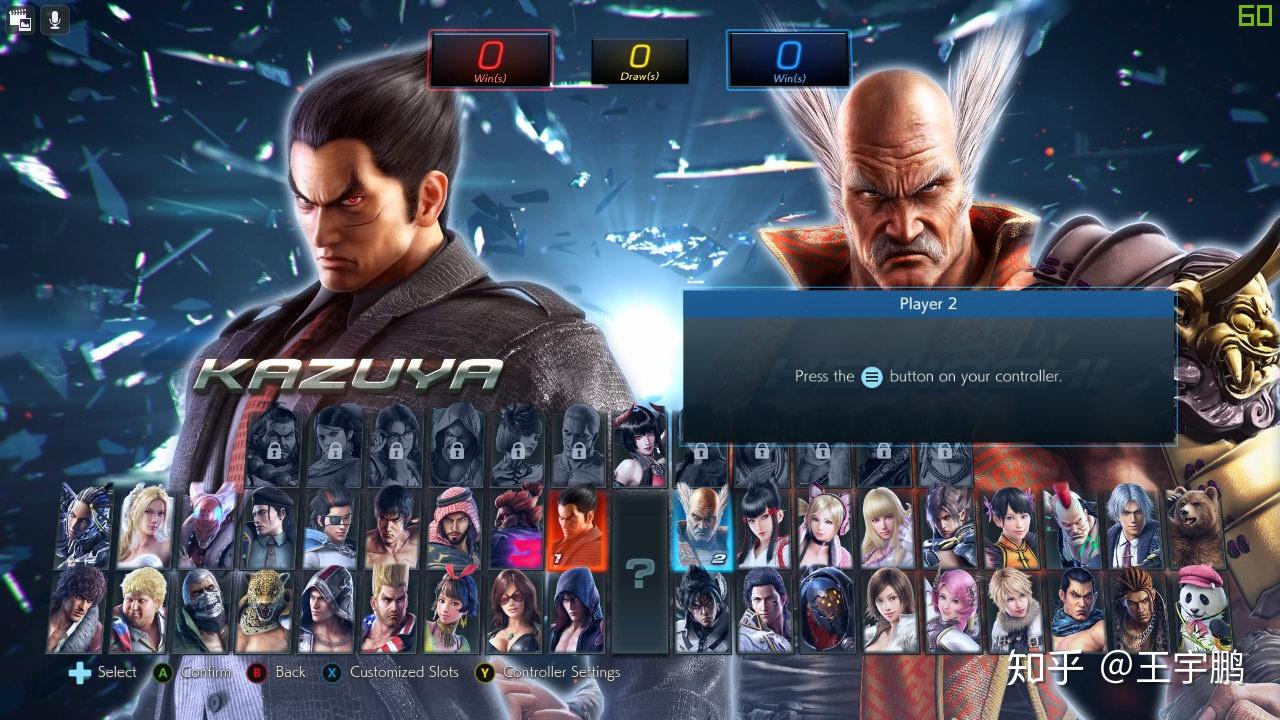
Task: Choose Lucky Chloe in cat-ear headphones
Action: click(x=826, y=528)
